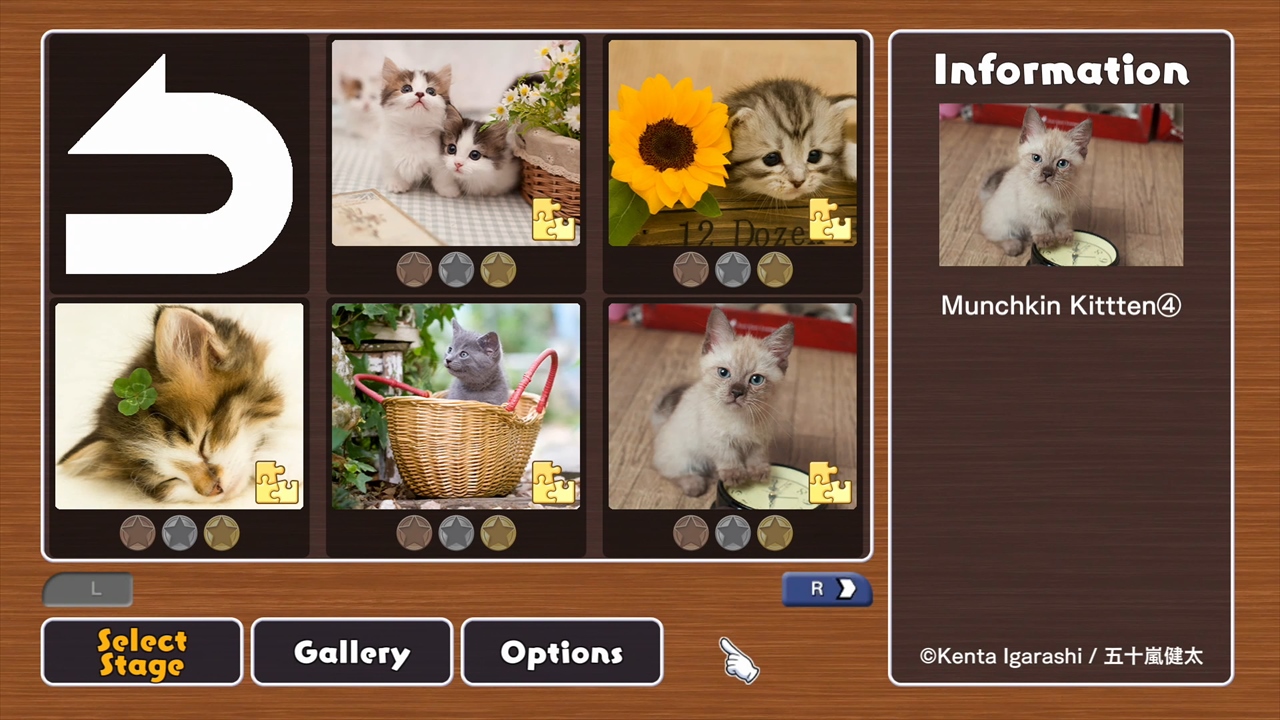The image size is (1280, 720).
Task: Click the Kenta Igarashi copyright text
Action: point(1060,657)
